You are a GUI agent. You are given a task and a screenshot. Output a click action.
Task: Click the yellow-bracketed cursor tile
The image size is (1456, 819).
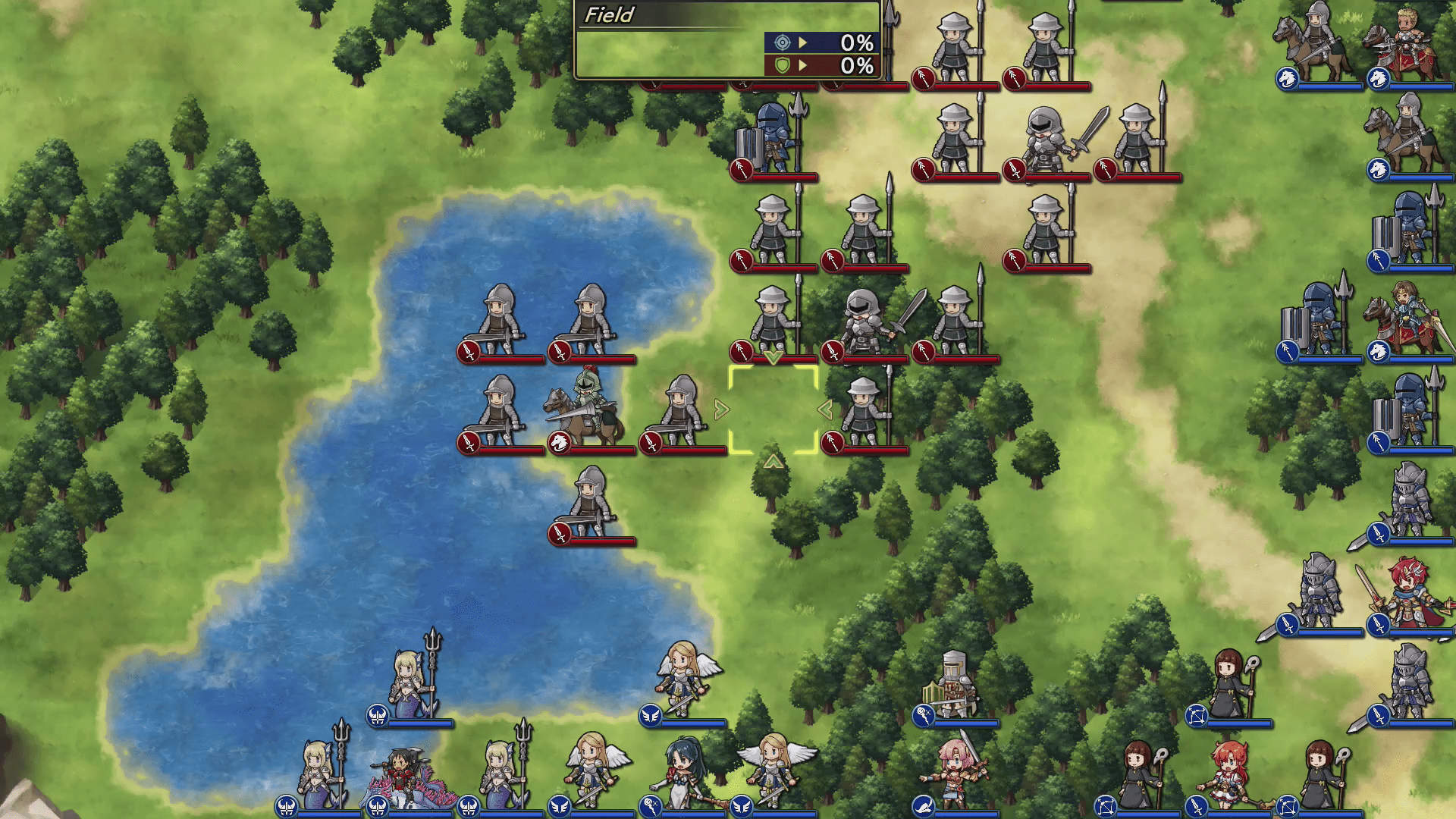773,410
